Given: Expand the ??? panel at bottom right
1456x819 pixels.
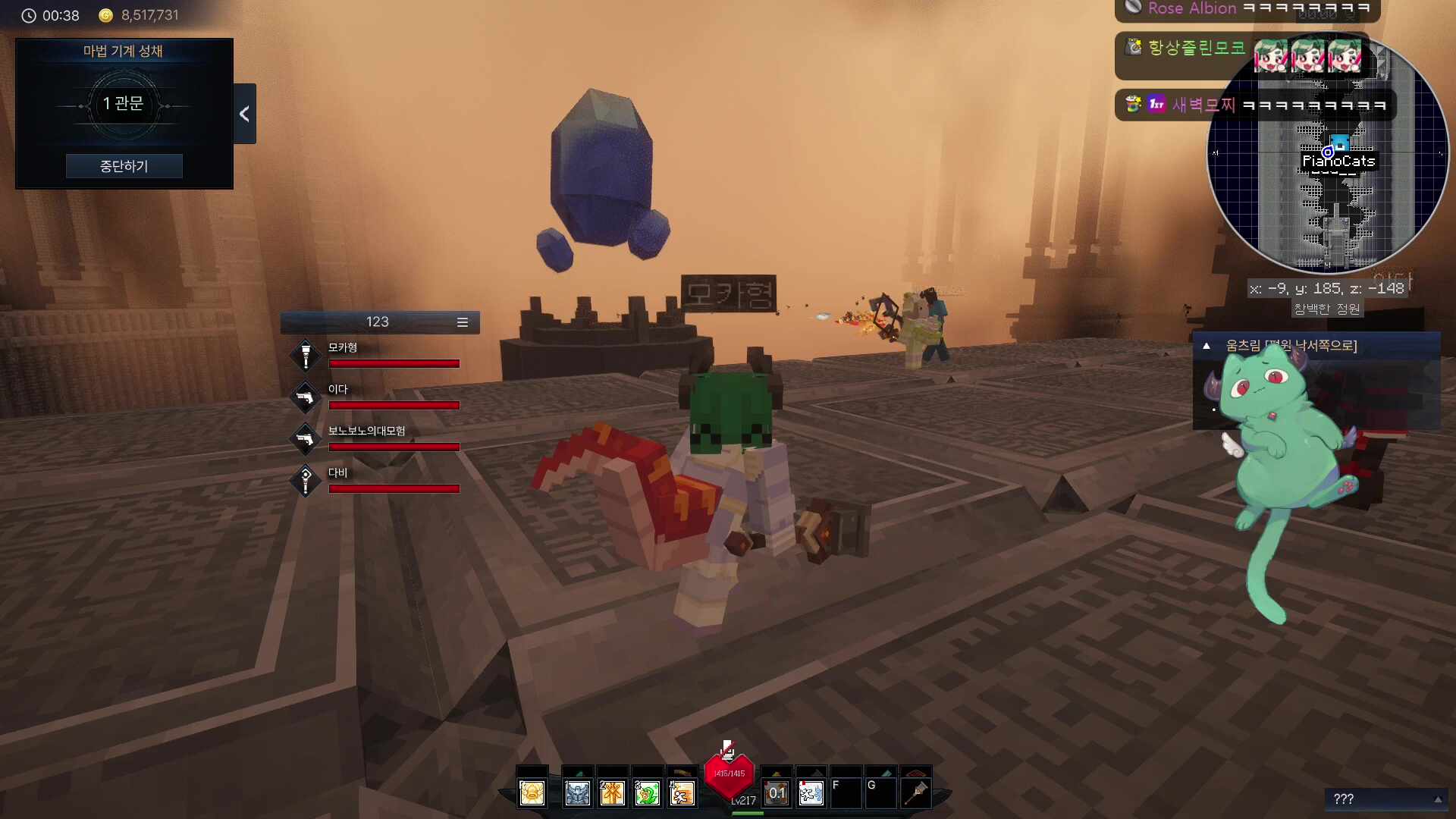Looking at the screenshot, I should 1437,799.
